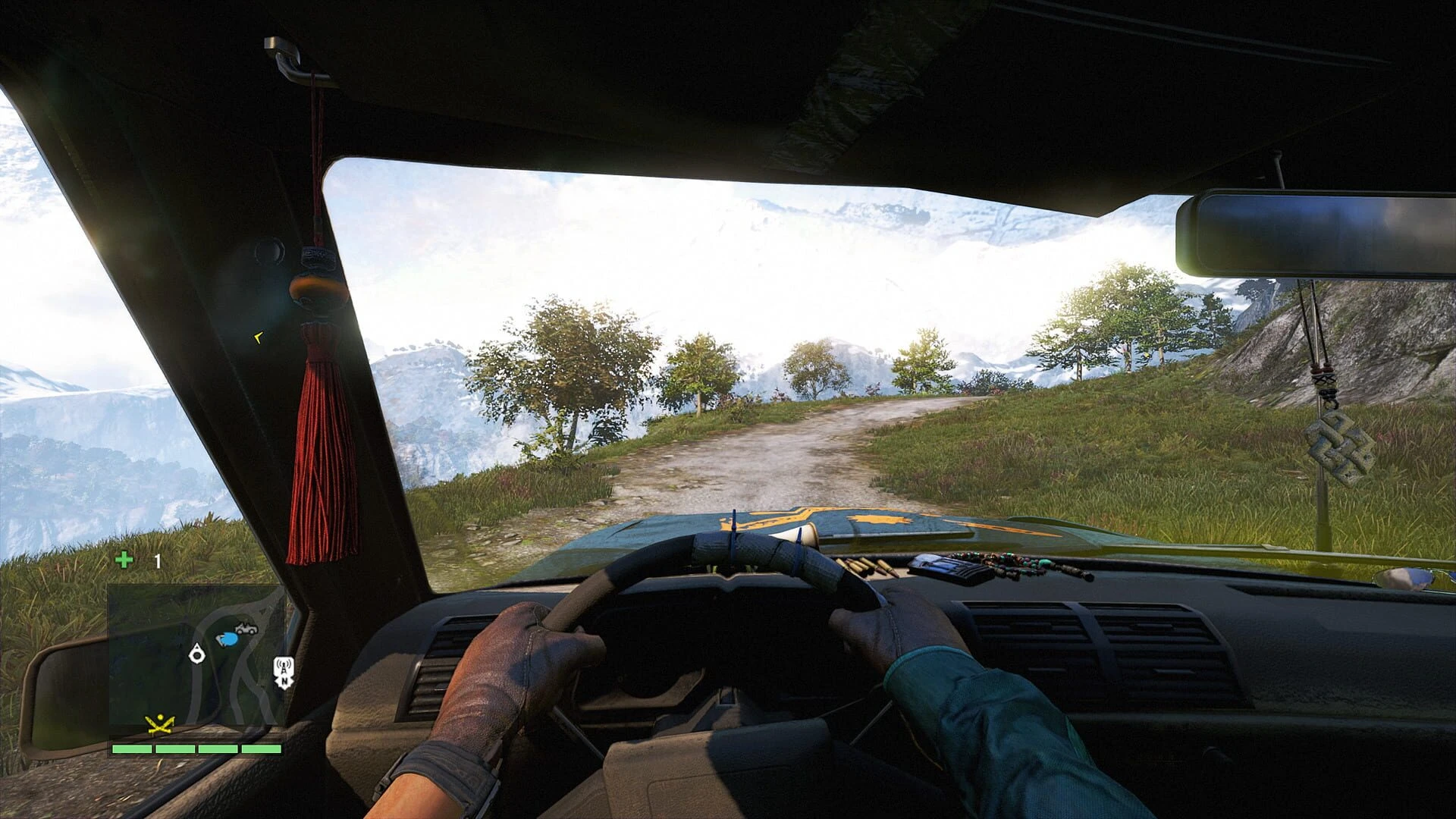Select the yellow crossed-arms karma icon

[159, 724]
